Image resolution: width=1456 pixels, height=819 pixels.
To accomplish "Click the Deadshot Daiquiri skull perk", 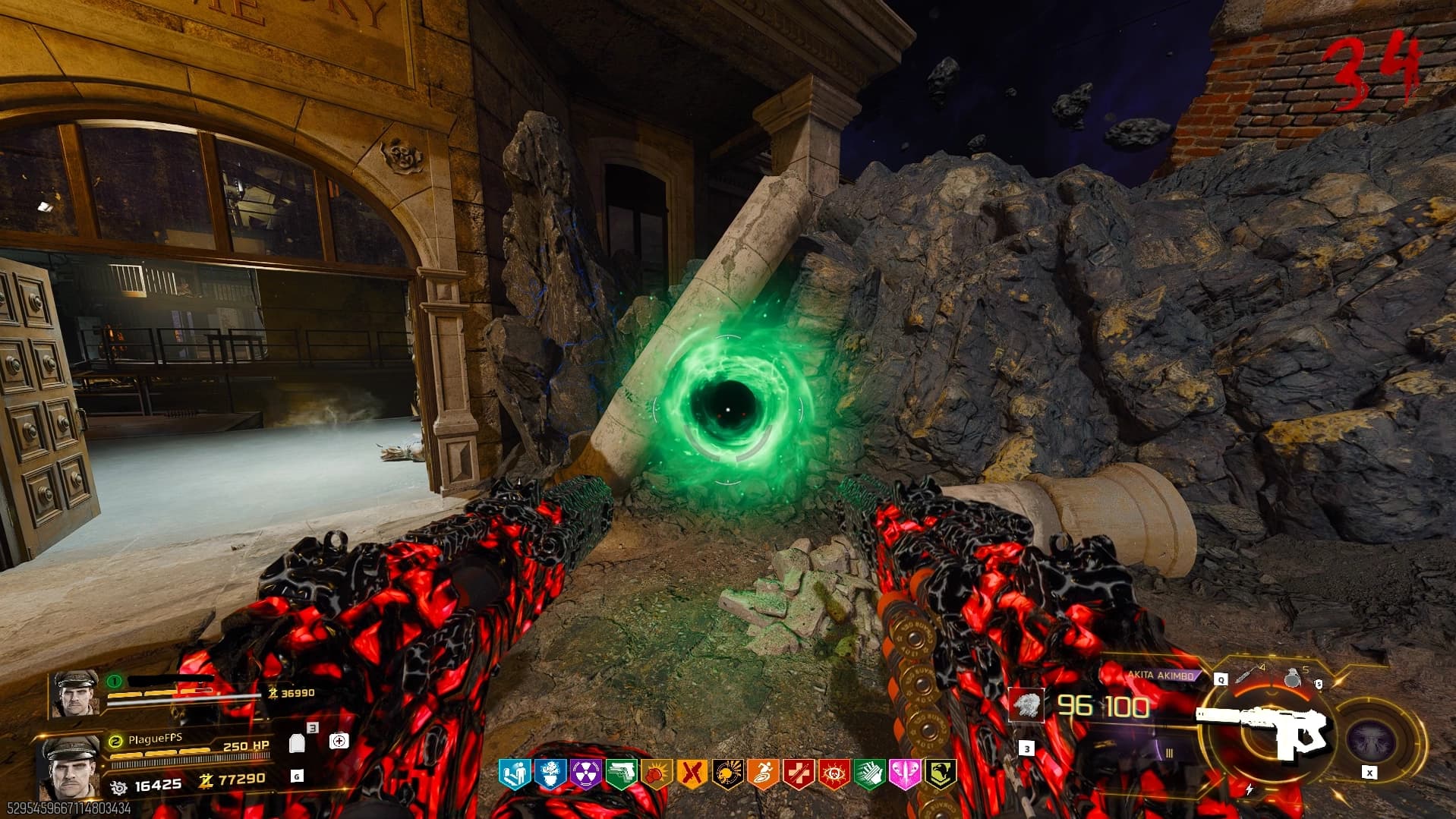I will [x=727, y=773].
